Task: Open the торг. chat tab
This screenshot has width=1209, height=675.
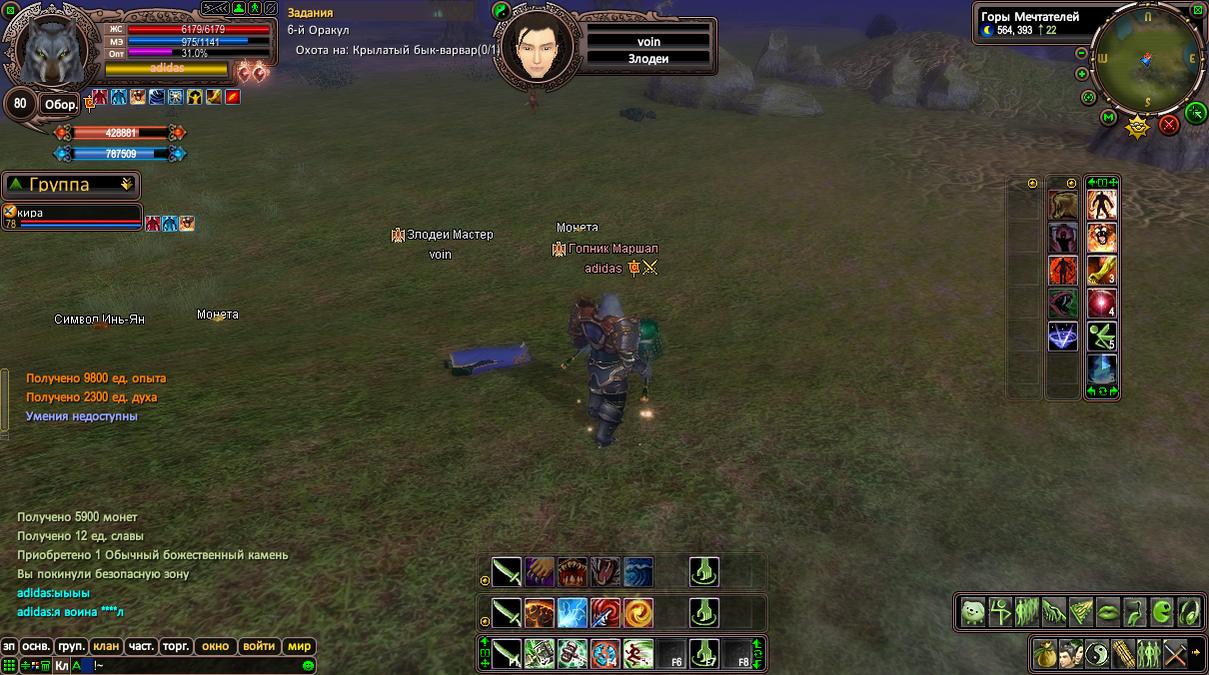Action: (x=176, y=646)
